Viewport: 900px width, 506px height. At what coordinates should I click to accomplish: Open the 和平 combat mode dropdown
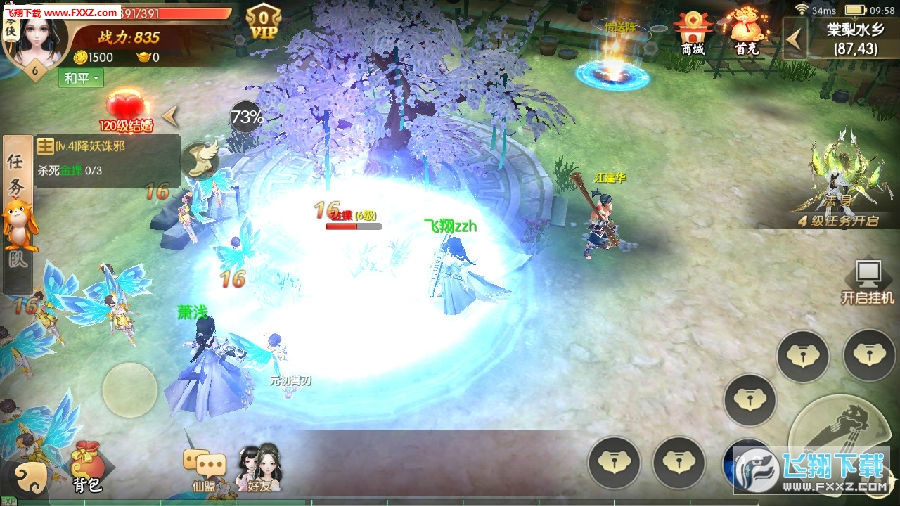click(82, 79)
